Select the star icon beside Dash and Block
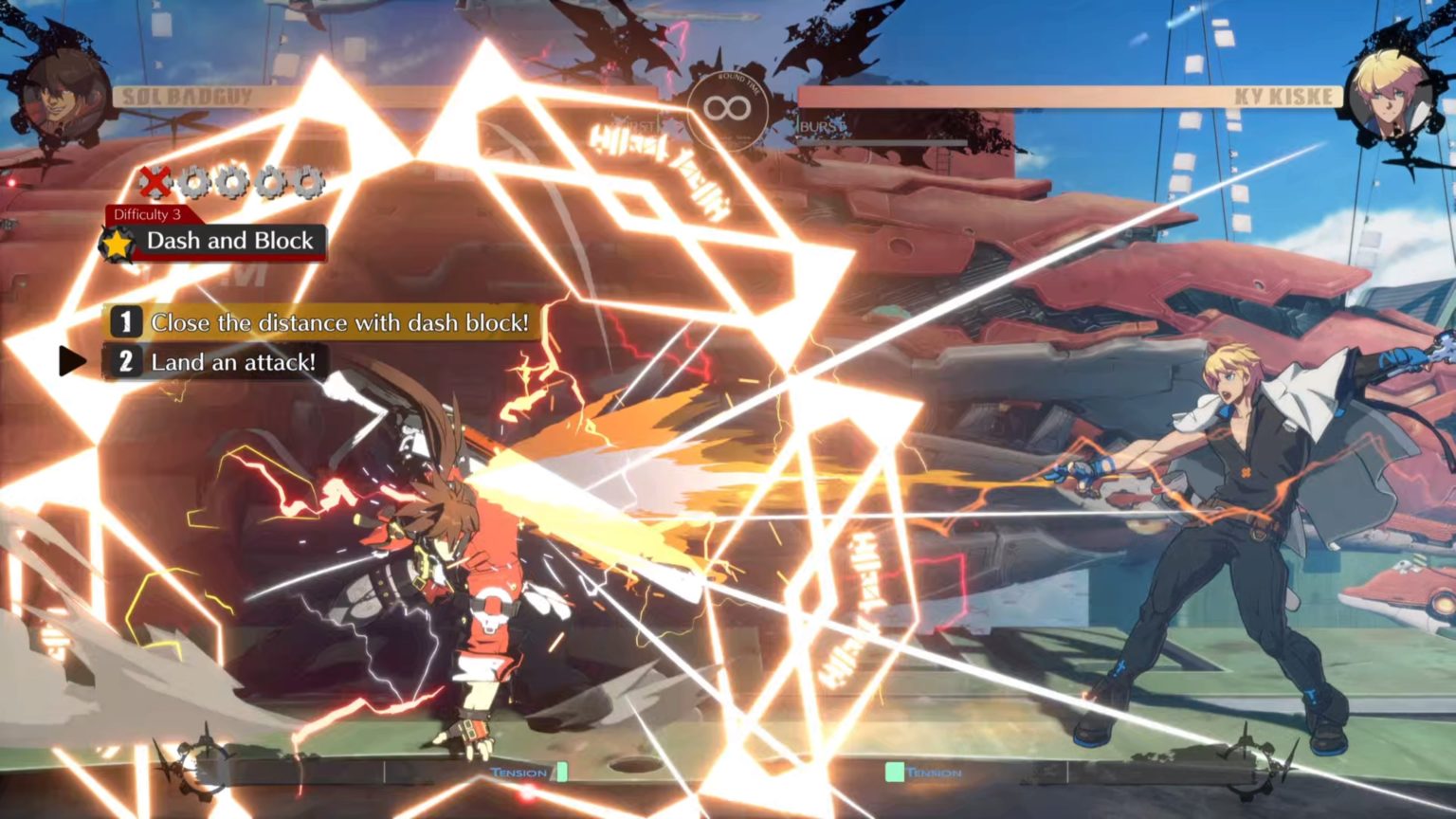The image size is (1456, 819). click(x=118, y=243)
